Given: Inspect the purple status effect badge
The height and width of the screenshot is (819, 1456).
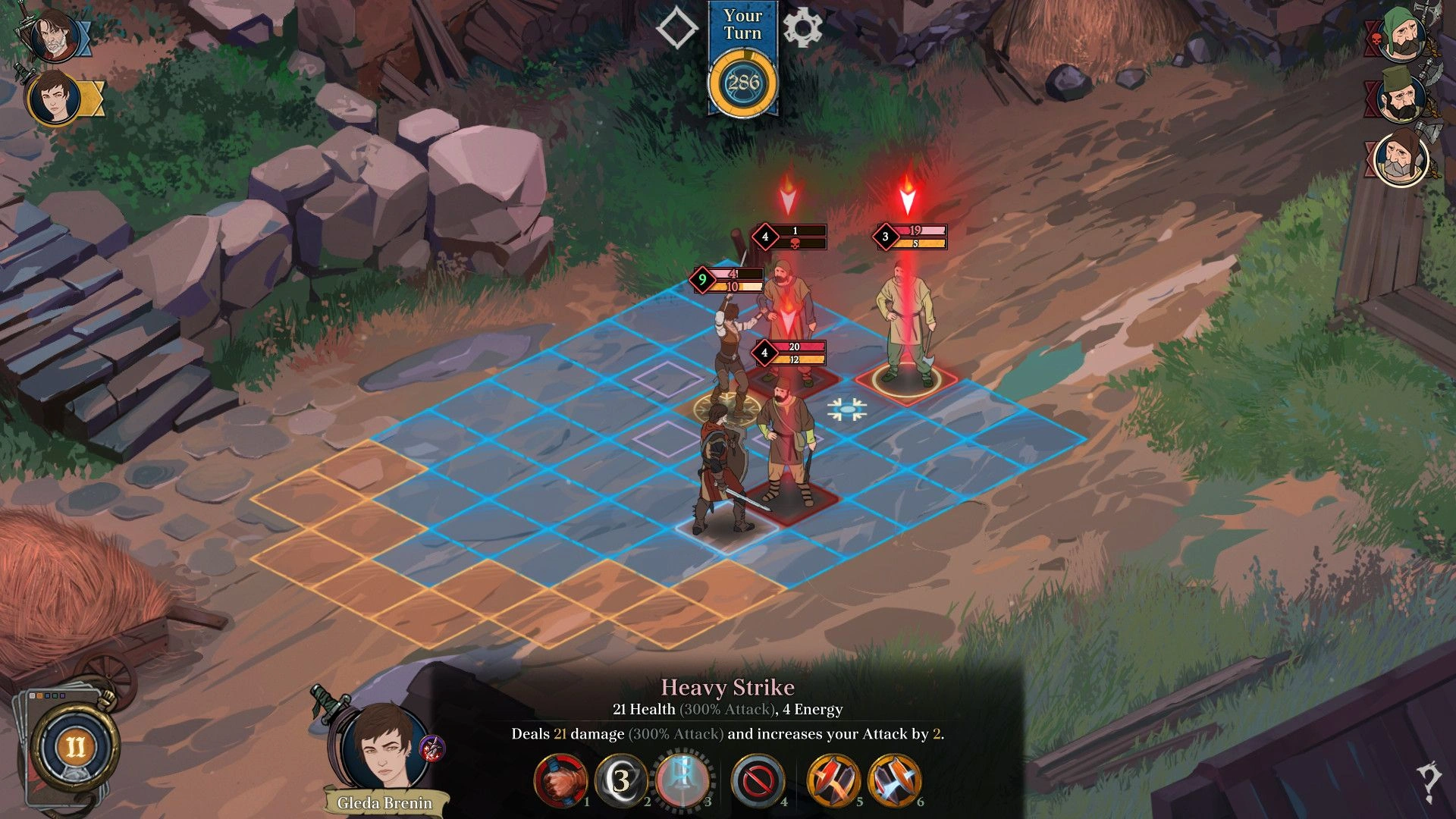Looking at the screenshot, I should (x=432, y=749).
